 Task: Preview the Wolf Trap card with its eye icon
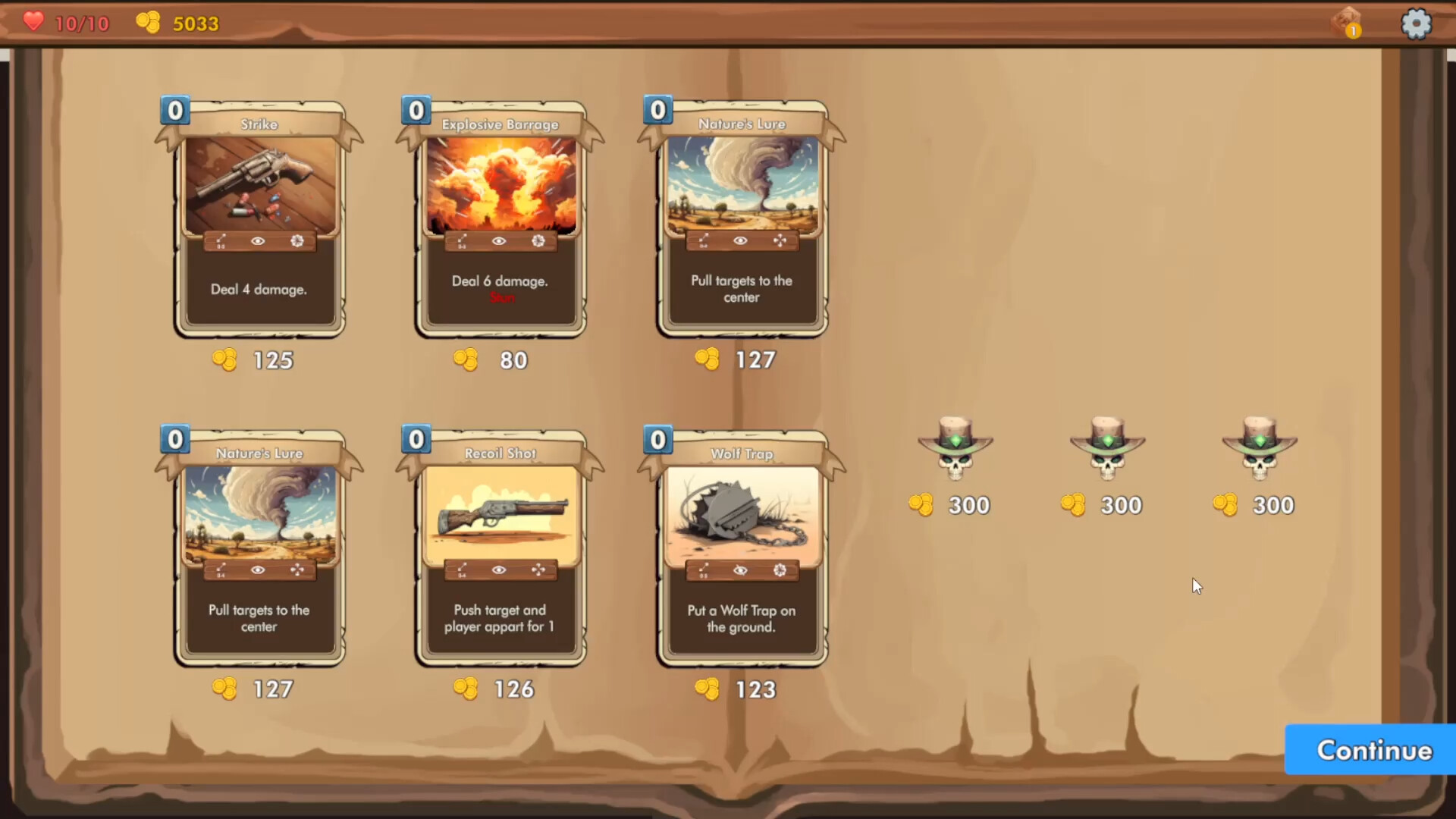pyautogui.click(x=739, y=570)
